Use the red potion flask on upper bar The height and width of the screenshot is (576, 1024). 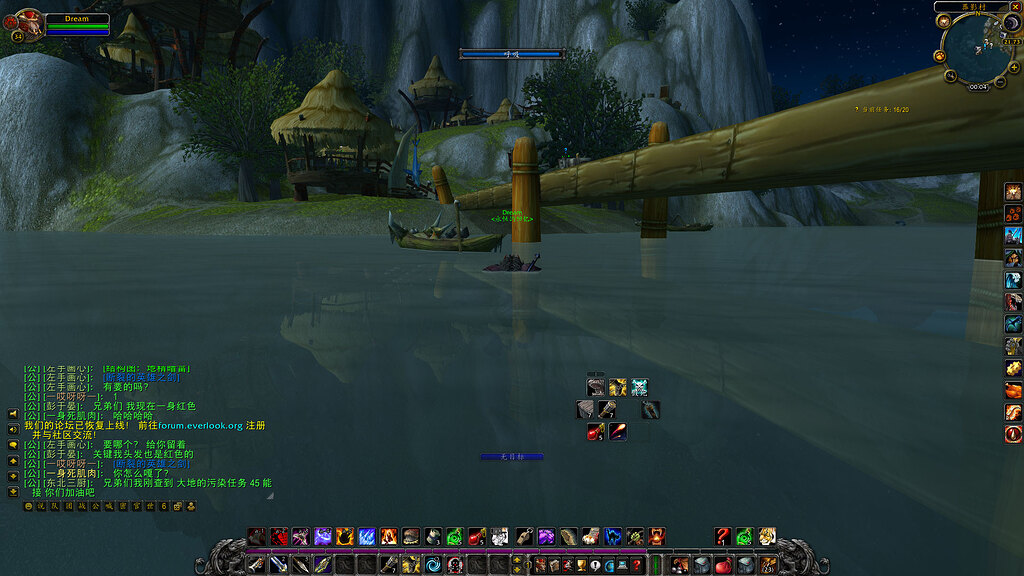pos(477,536)
